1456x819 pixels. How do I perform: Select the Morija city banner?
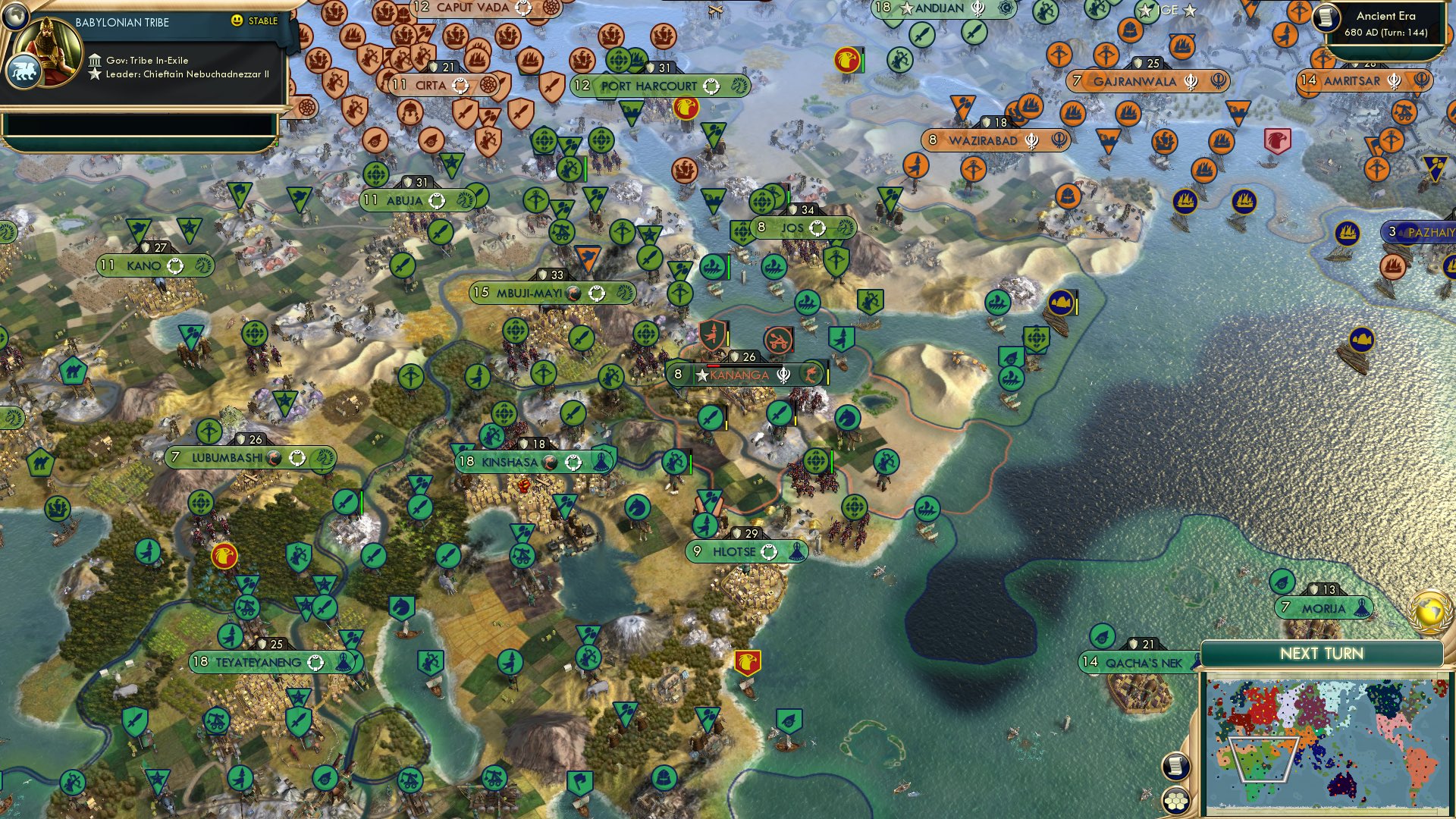click(1323, 608)
